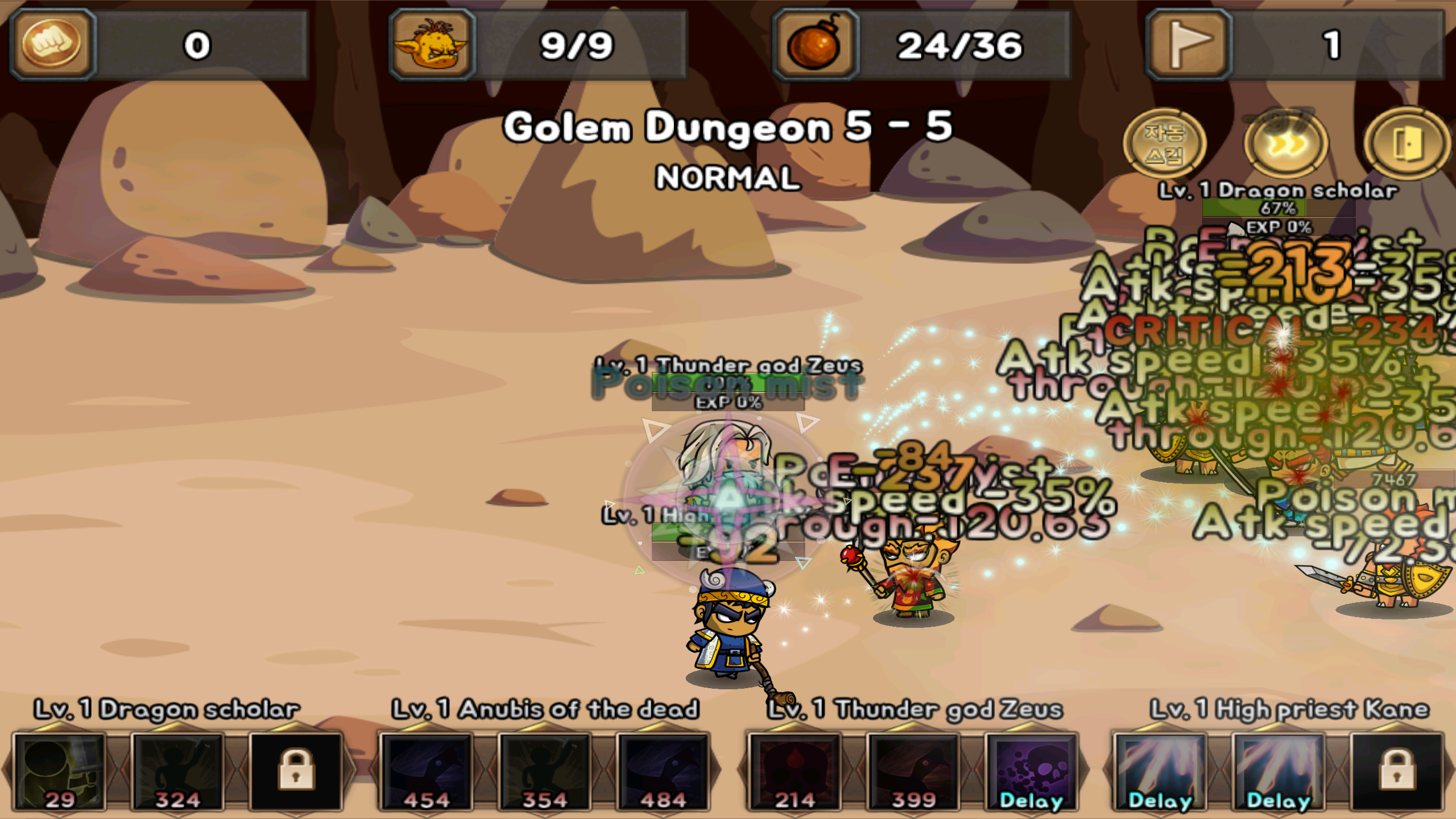Tap the fist coin icon showing 0
The image size is (1456, 819).
(x=52, y=41)
